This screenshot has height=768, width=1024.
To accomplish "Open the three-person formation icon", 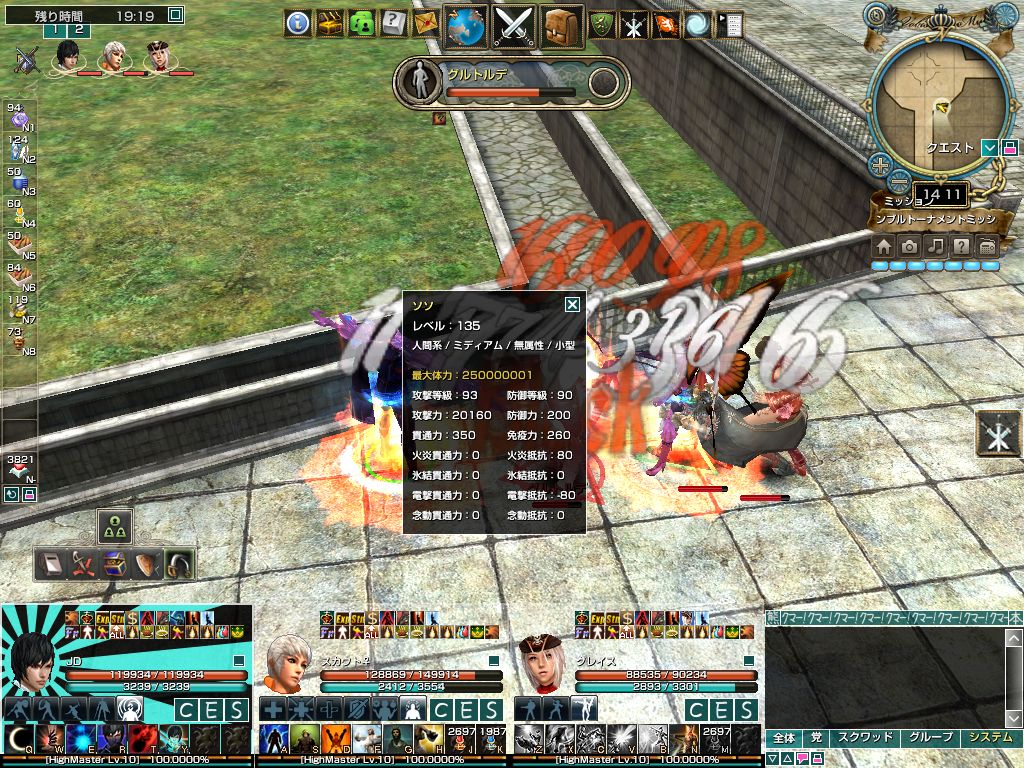I will pyautogui.click(x=115, y=526).
